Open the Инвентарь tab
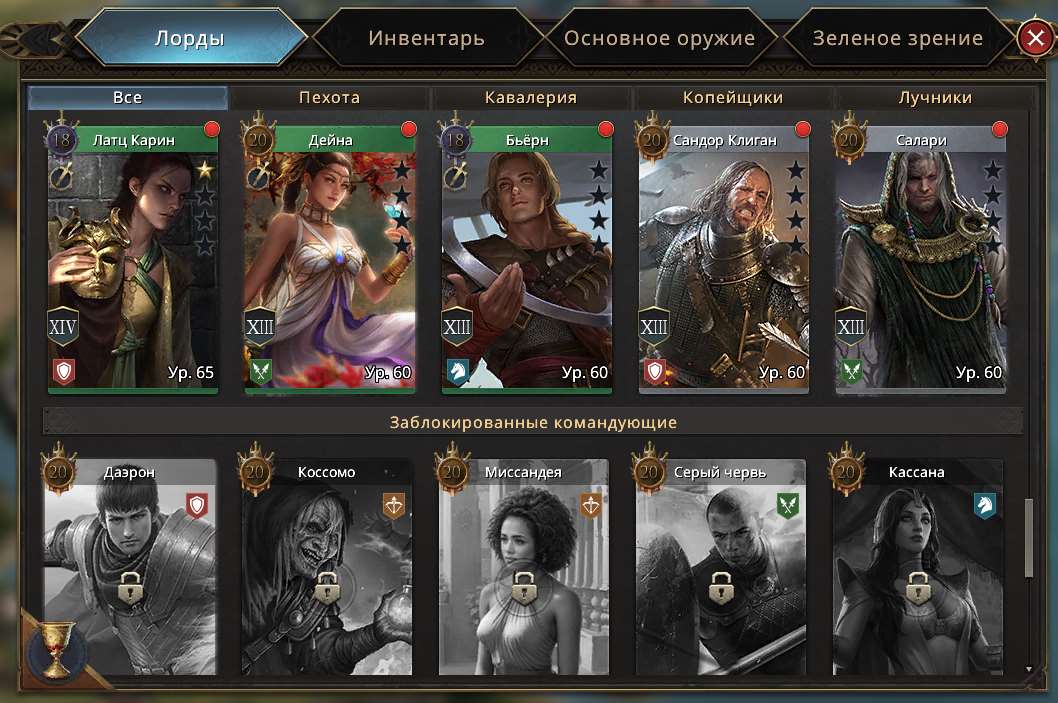1058x703 pixels. point(426,39)
